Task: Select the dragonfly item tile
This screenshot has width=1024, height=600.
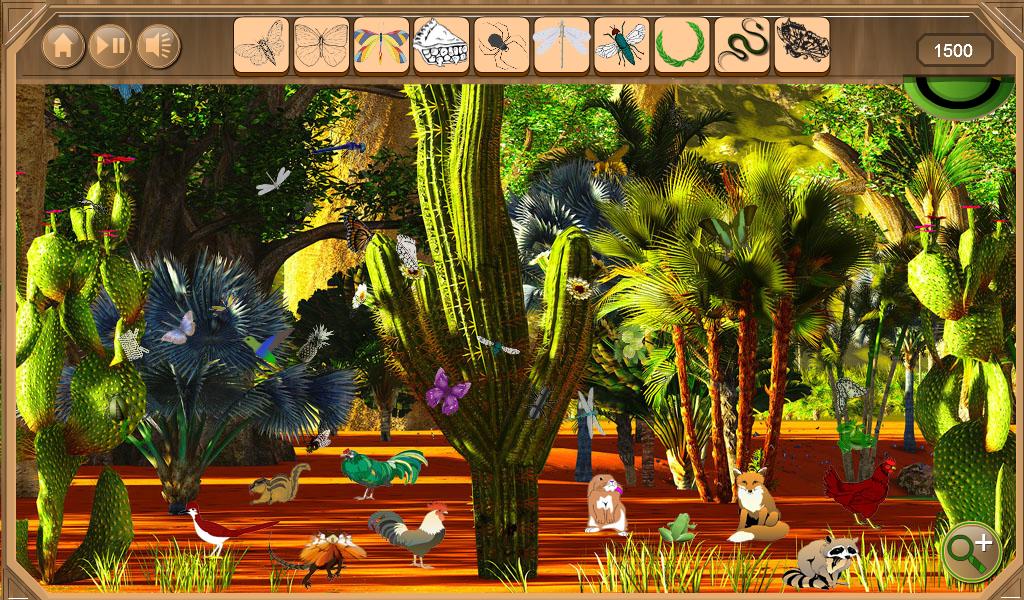Action: point(561,45)
